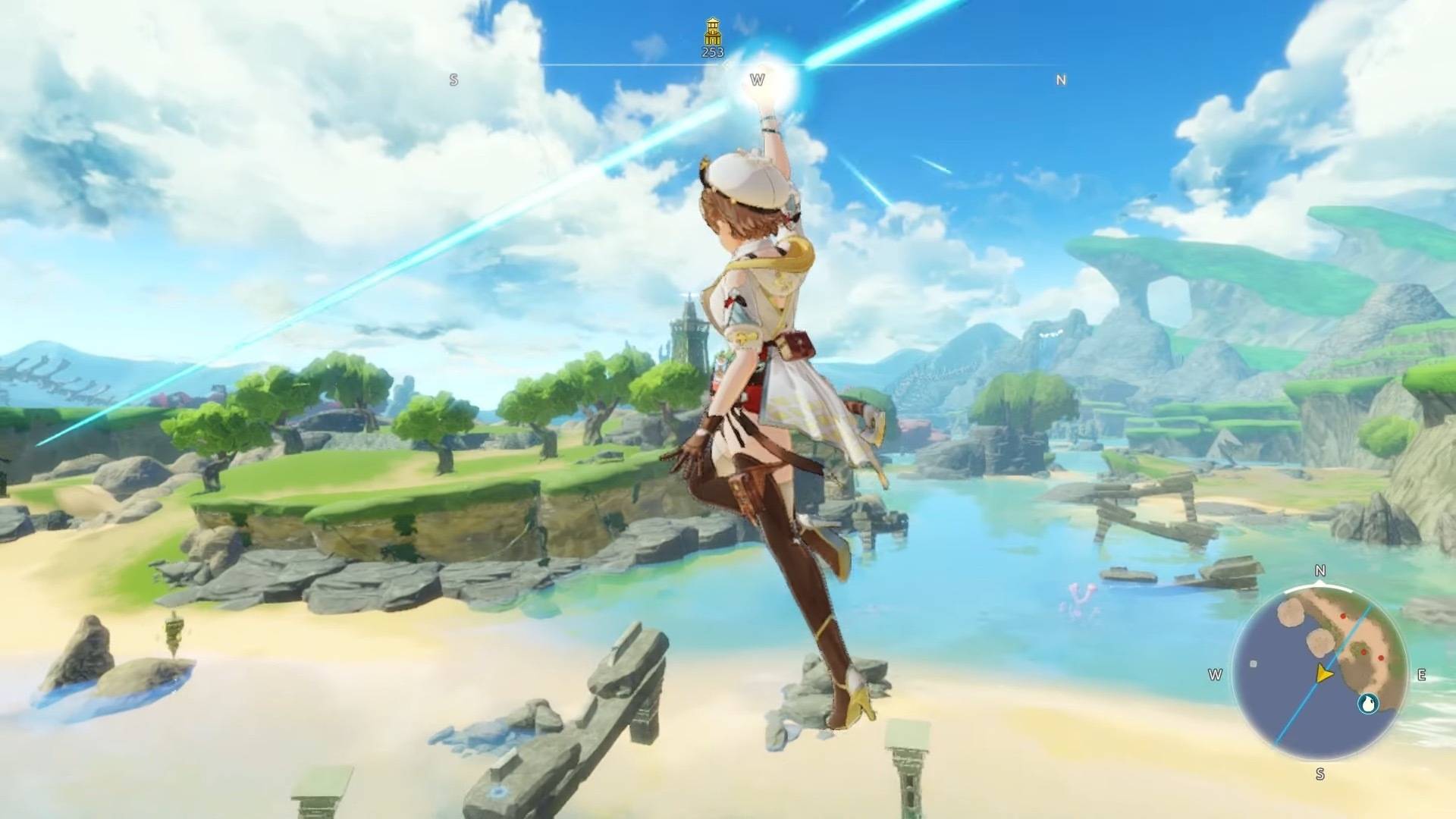
Task: Open the circular minimap
Action: [1319, 674]
